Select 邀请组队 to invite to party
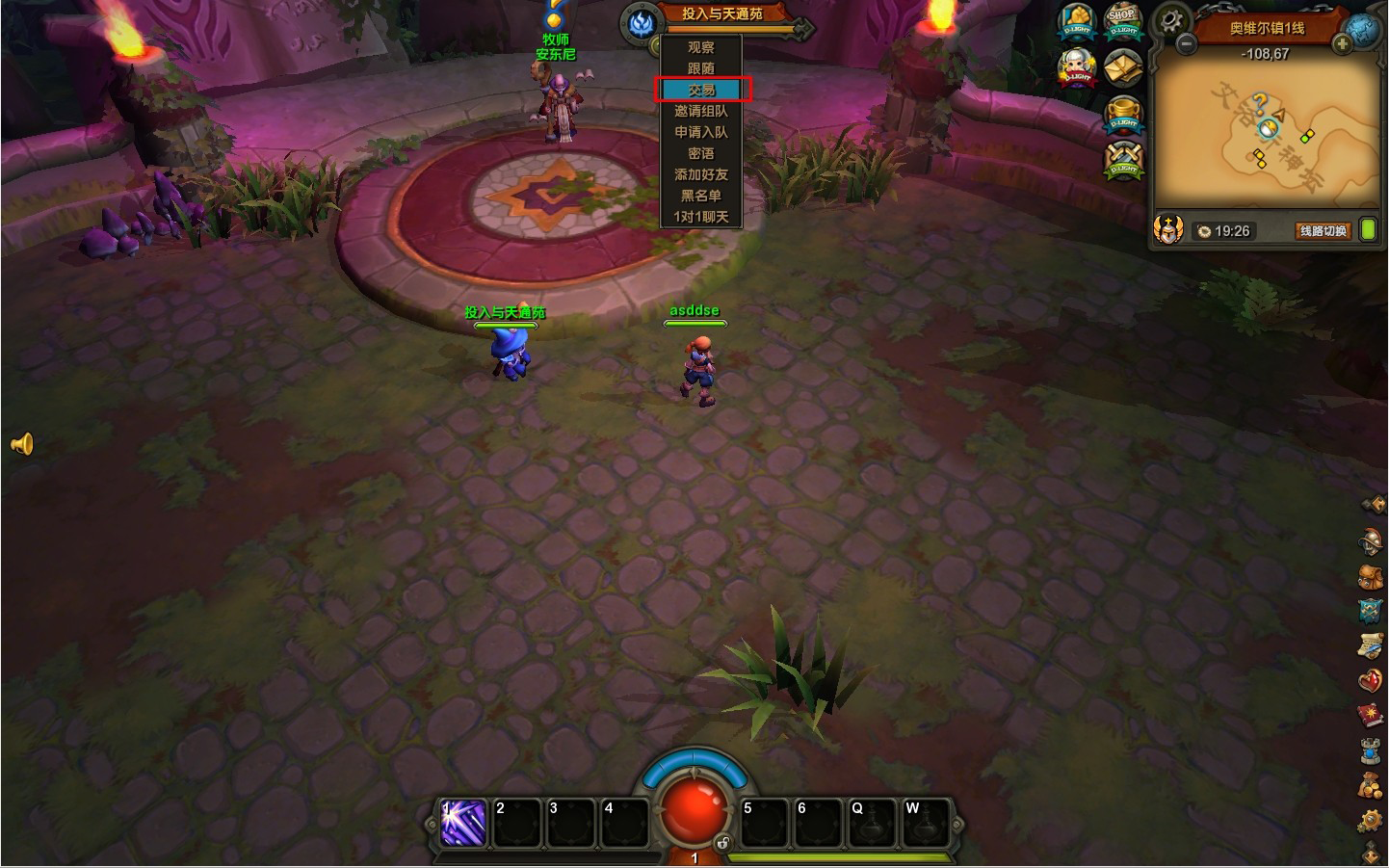Screen dimensions: 1389x868 [701, 111]
